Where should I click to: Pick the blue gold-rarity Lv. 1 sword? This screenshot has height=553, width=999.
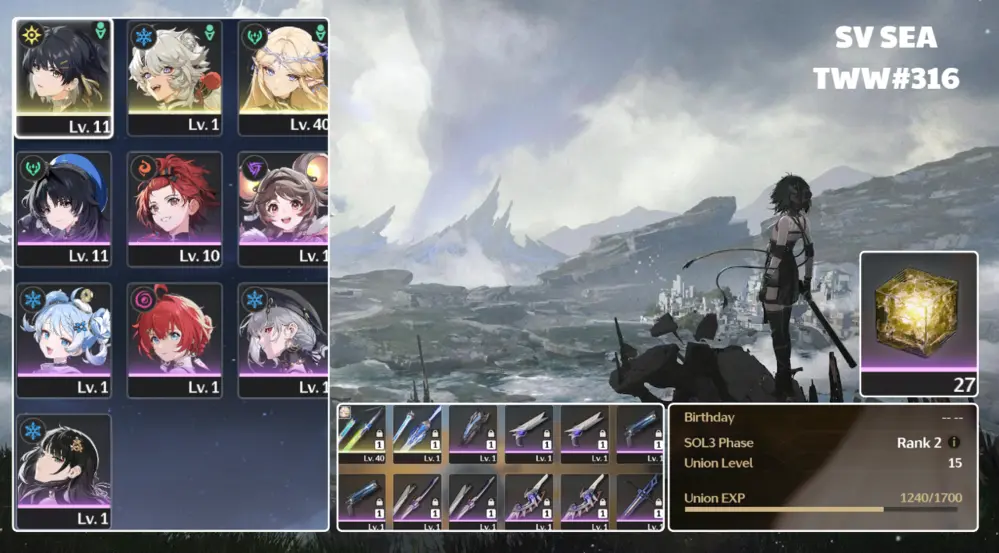coord(418,434)
